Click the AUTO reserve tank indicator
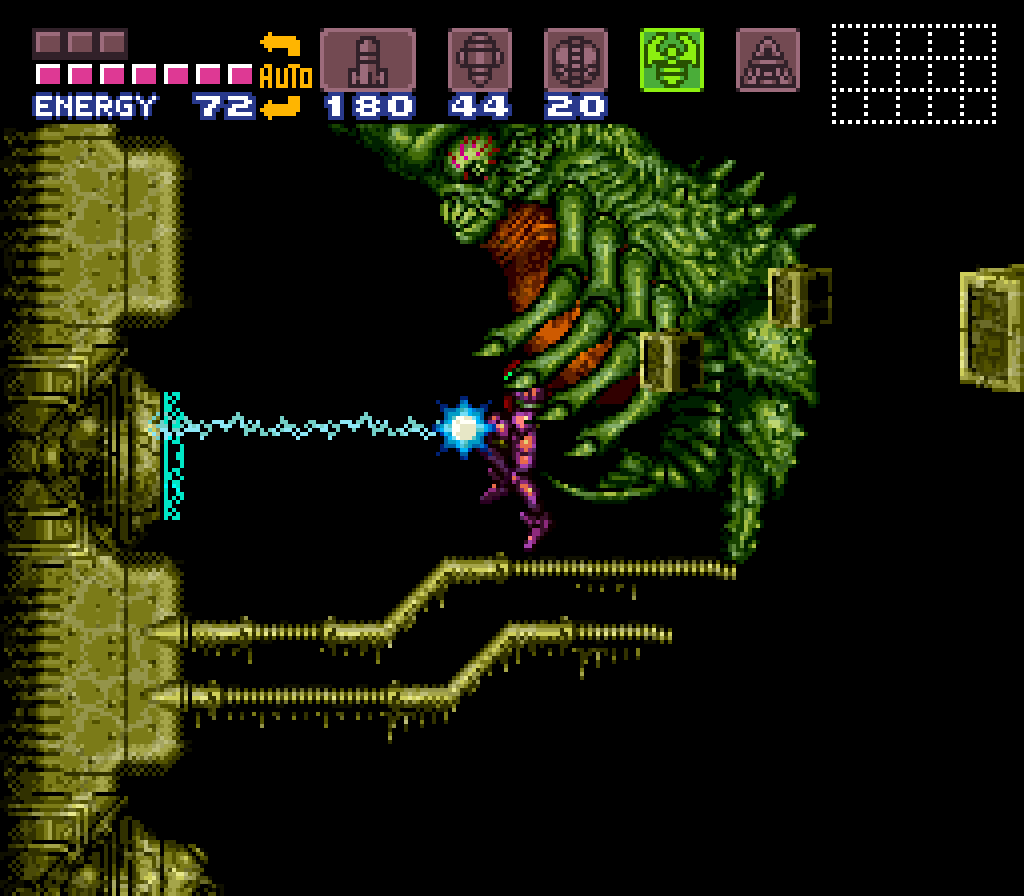The width and height of the screenshot is (1024, 896). click(285, 75)
